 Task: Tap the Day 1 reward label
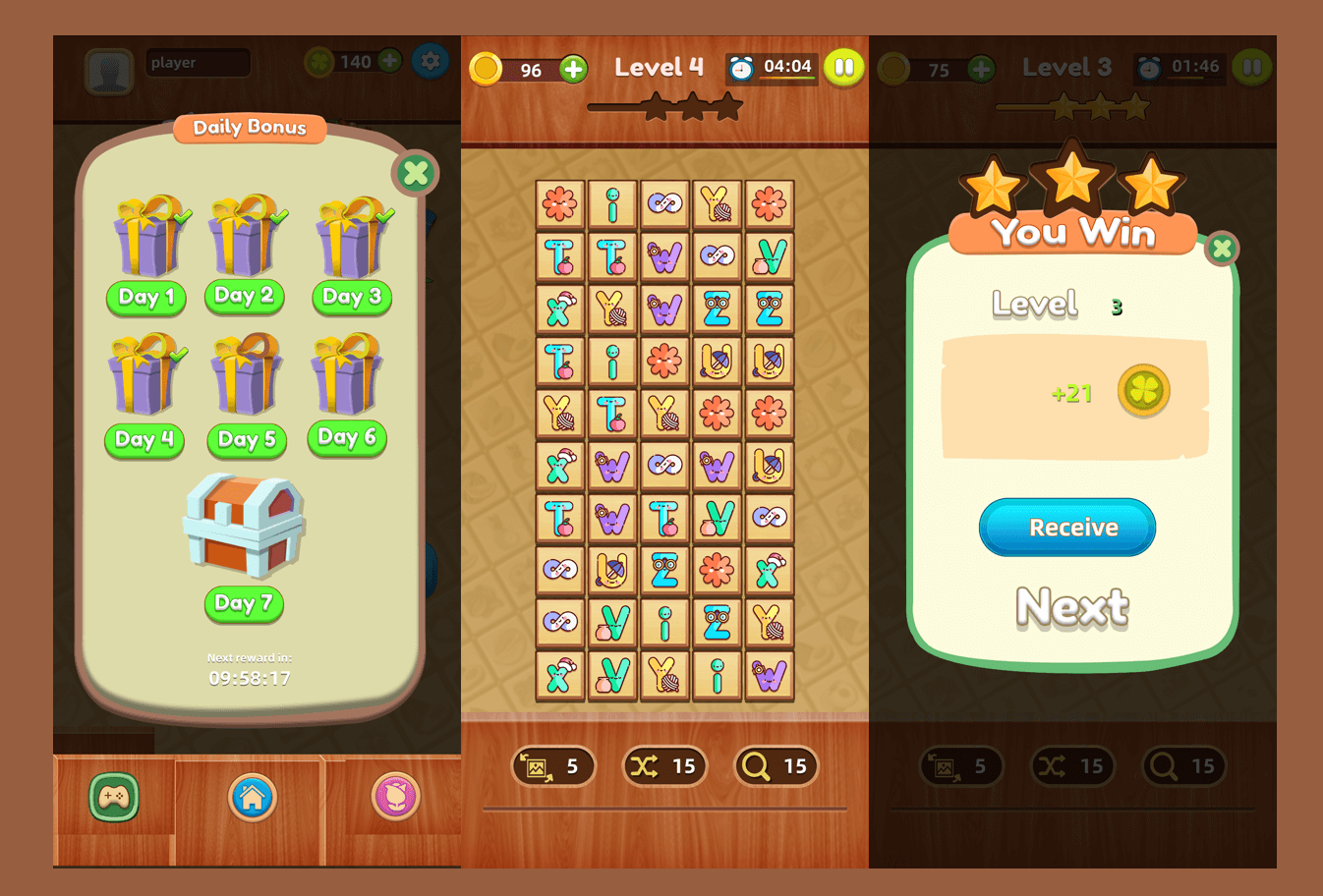click(145, 297)
